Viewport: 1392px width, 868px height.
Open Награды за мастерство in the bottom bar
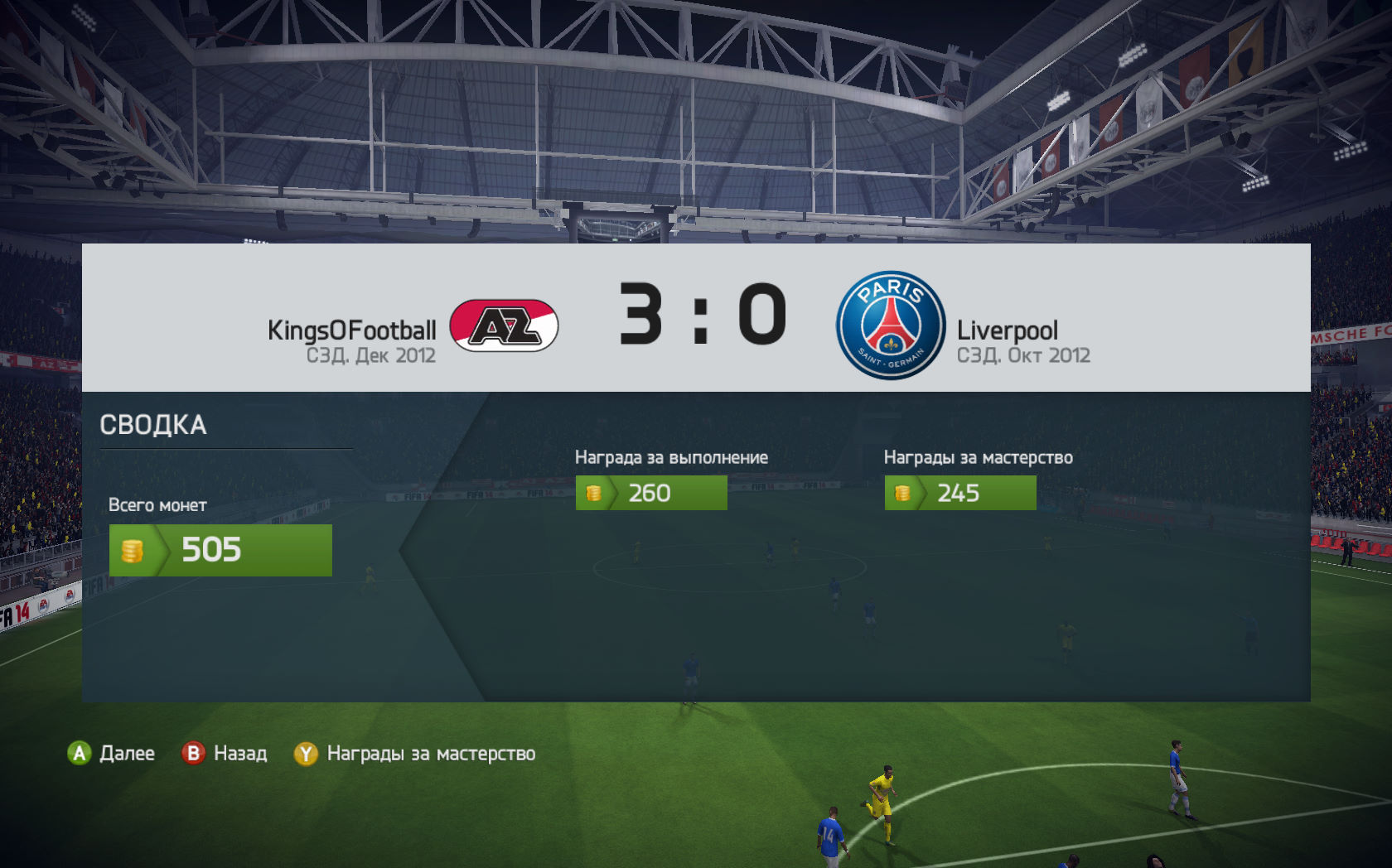(416, 754)
